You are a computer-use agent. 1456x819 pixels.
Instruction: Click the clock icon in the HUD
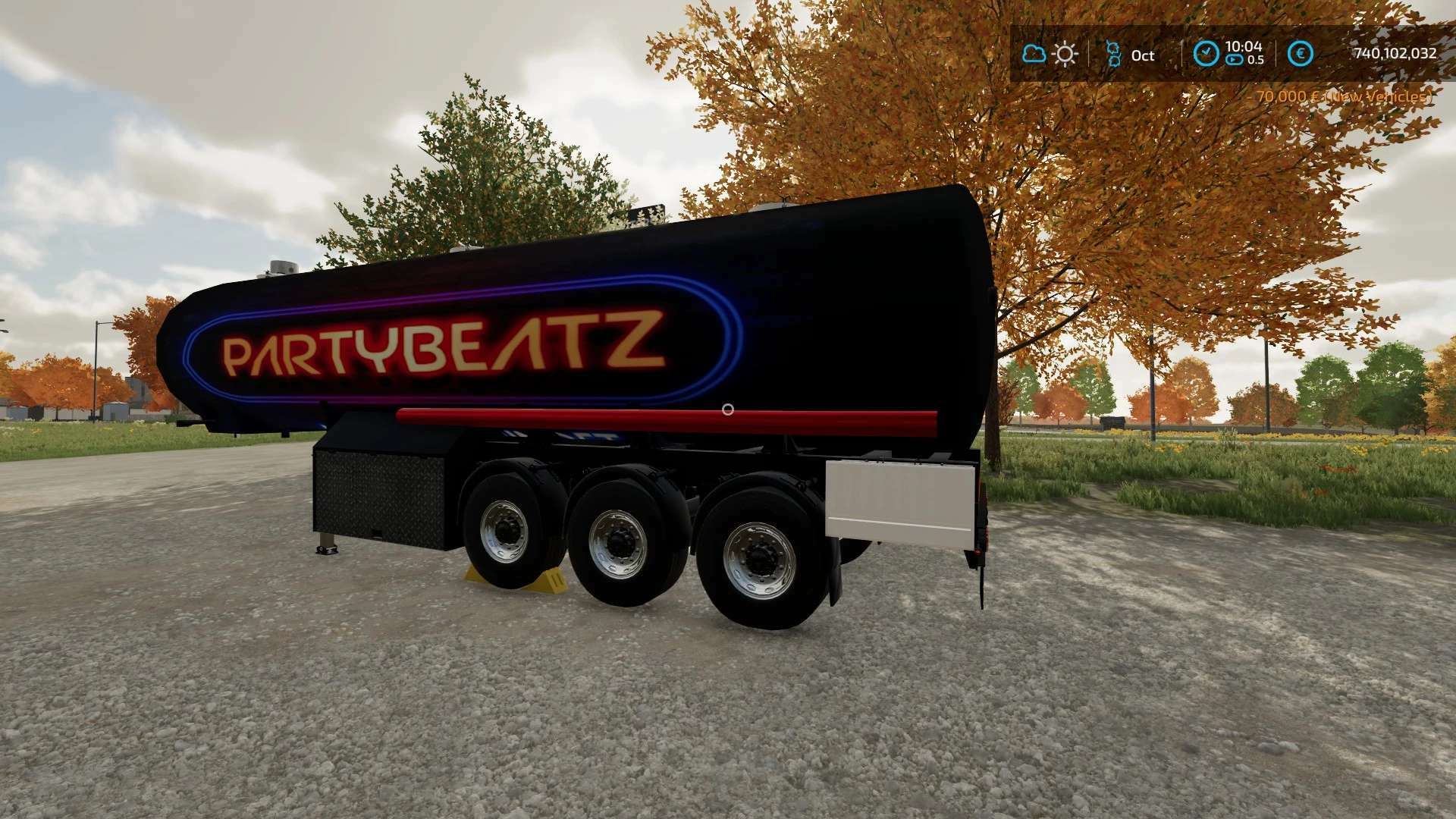point(1206,53)
